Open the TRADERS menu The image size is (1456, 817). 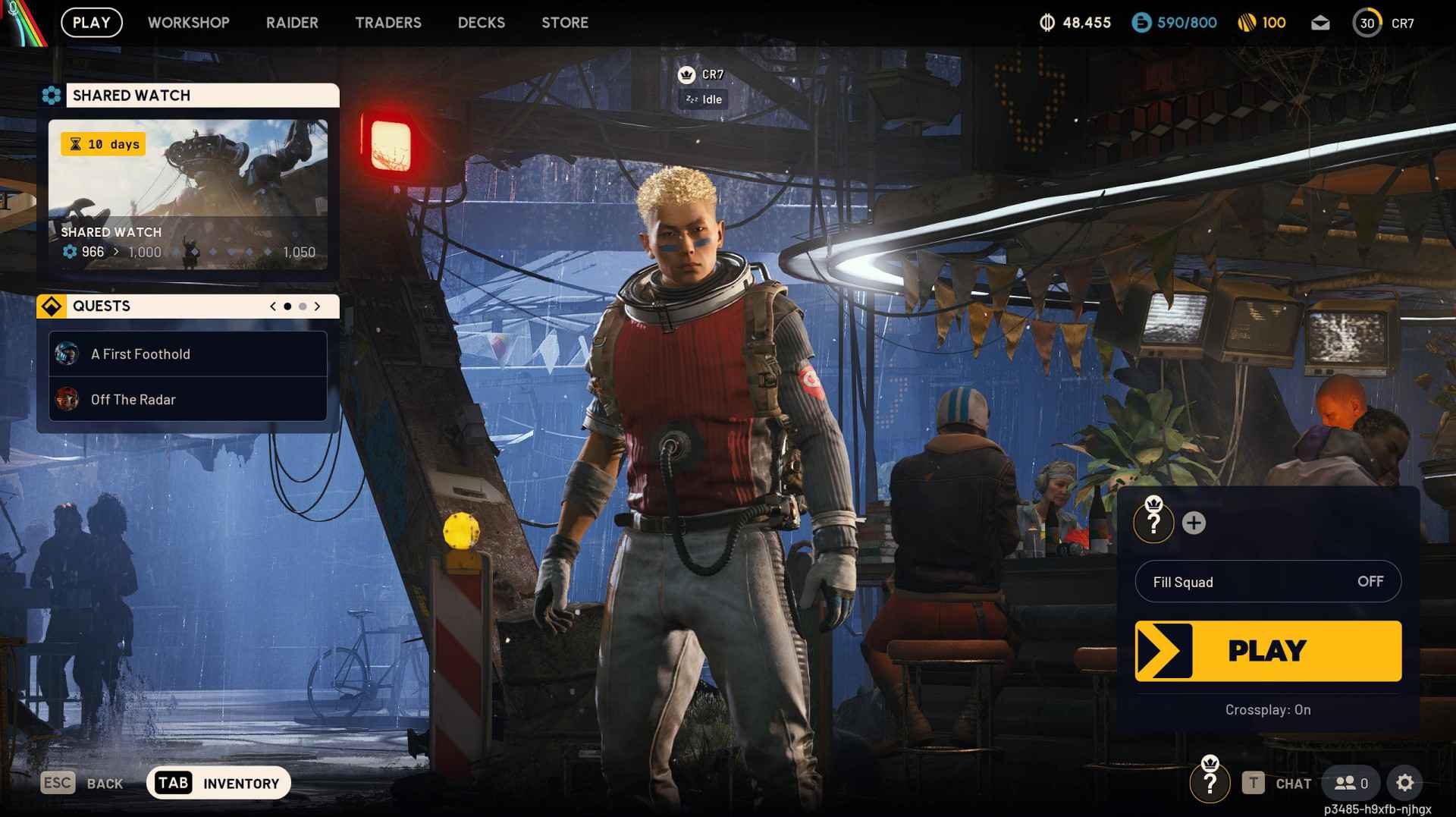(388, 23)
